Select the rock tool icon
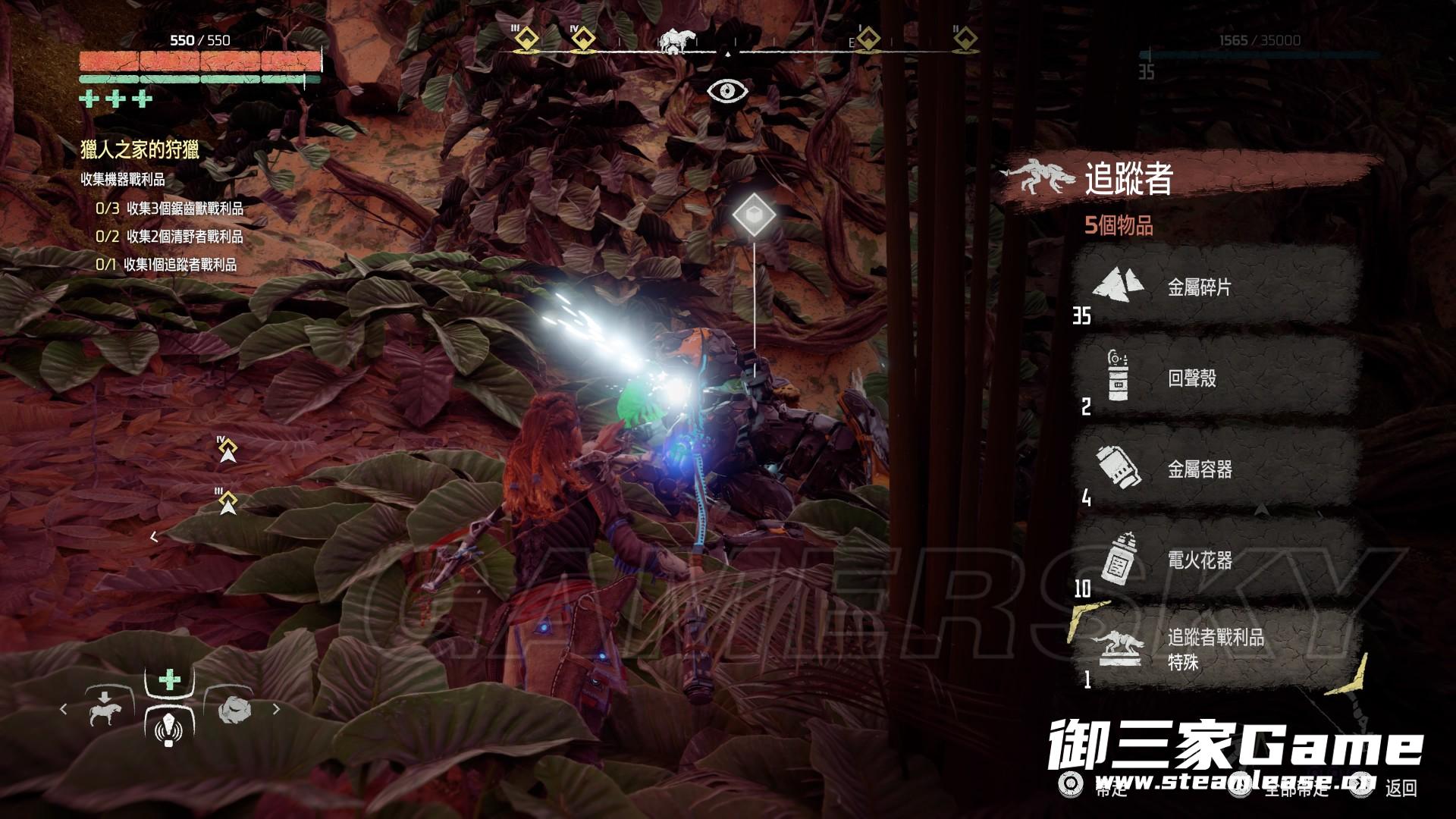The width and height of the screenshot is (1456, 819). click(x=234, y=710)
